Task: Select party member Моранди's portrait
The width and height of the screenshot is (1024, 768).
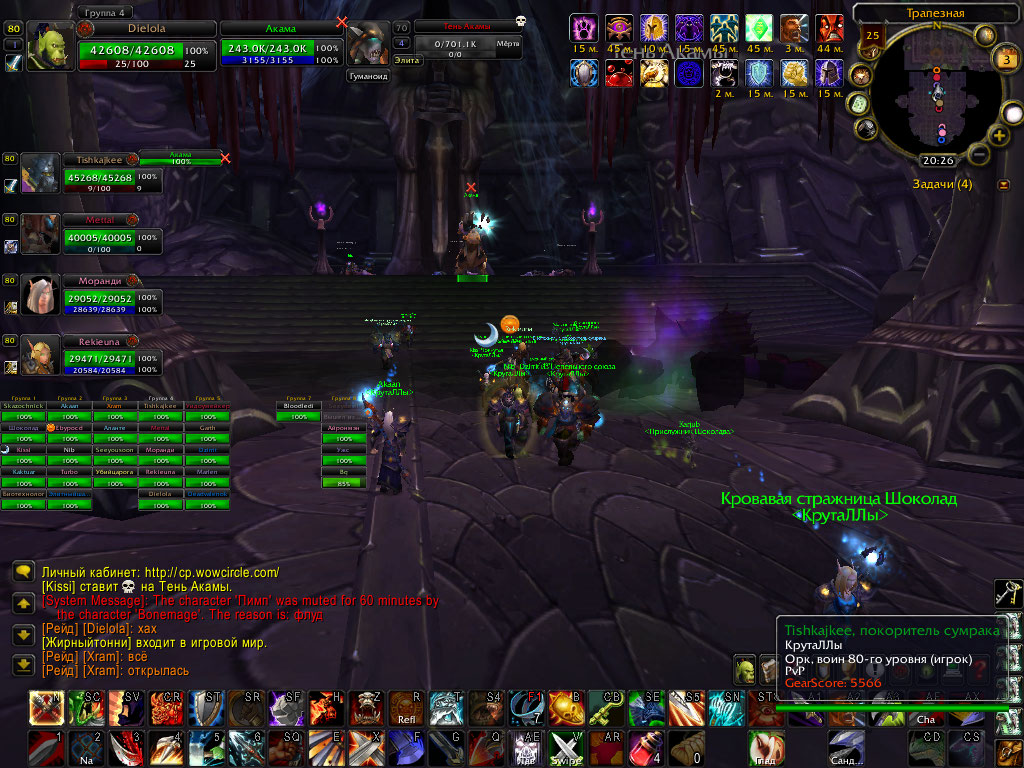Action: (41, 295)
